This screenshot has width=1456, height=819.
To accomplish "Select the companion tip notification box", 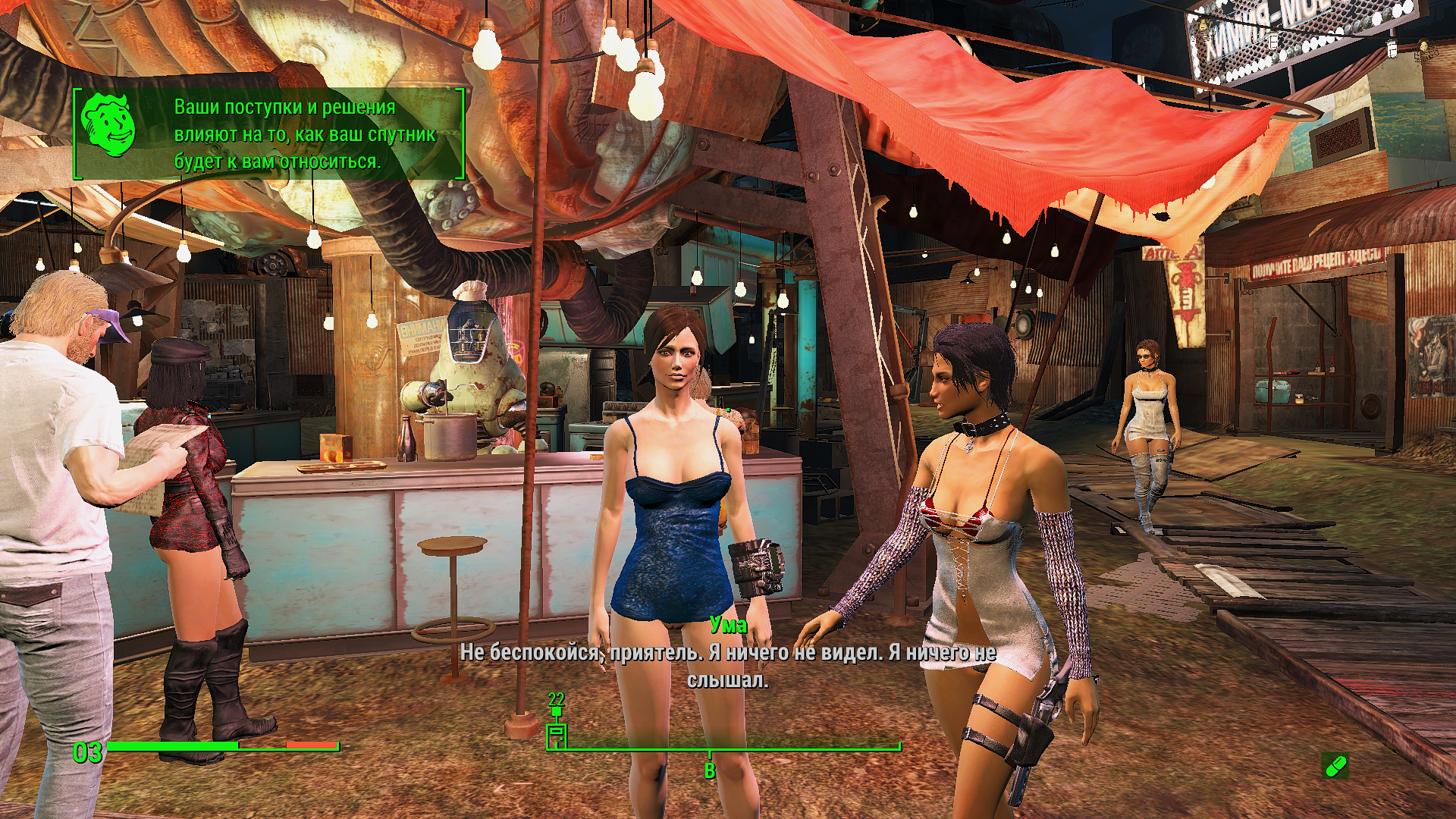I will pyautogui.click(x=269, y=134).
